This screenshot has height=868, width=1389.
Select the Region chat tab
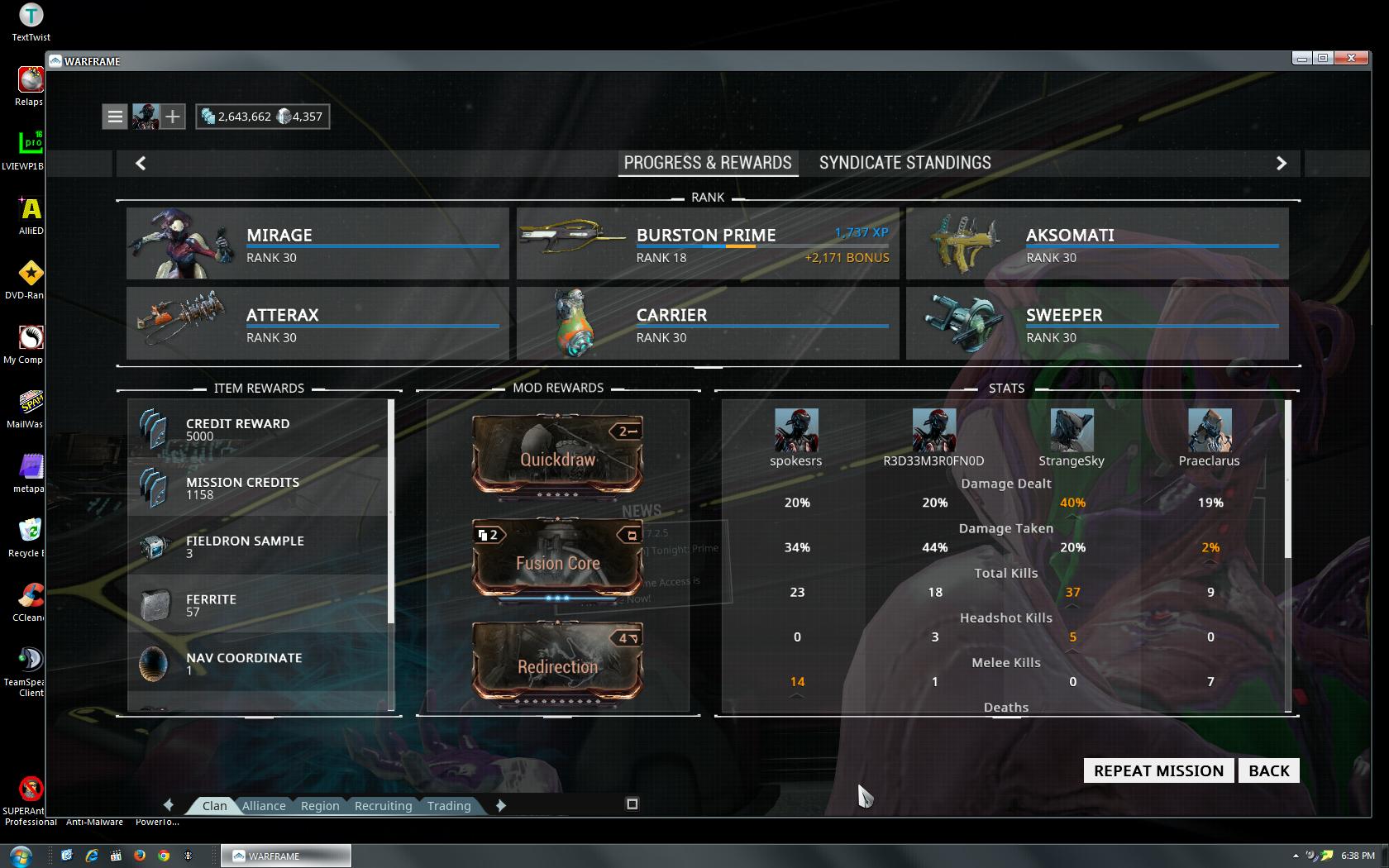[x=320, y=806]
